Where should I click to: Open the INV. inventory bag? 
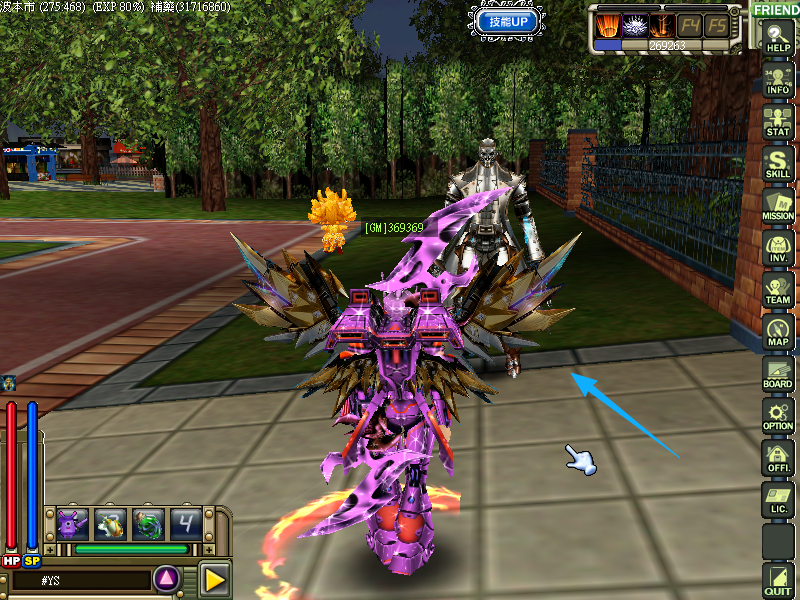(777, 248)
